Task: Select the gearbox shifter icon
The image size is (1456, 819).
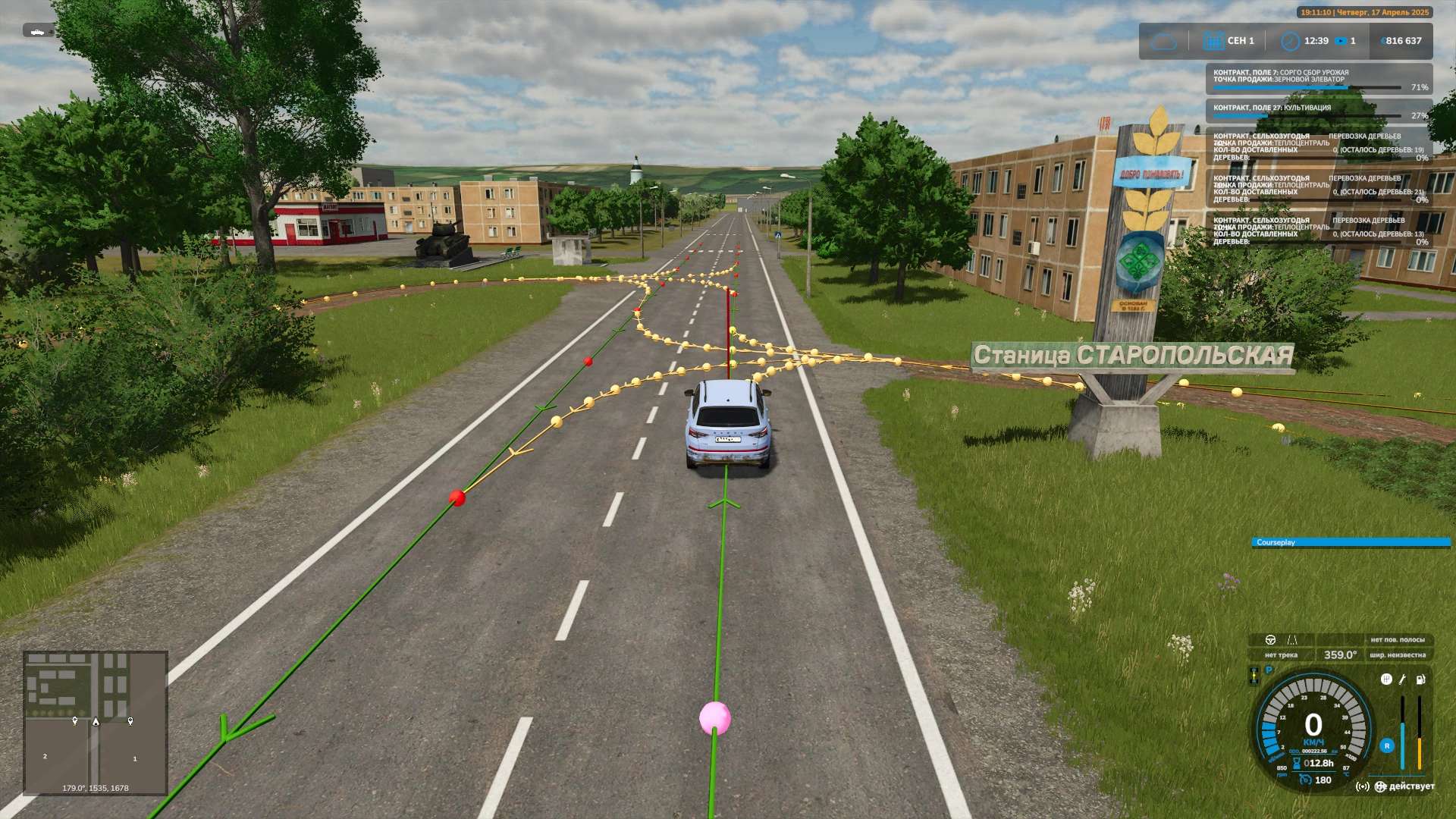Action: (1386, 679)
